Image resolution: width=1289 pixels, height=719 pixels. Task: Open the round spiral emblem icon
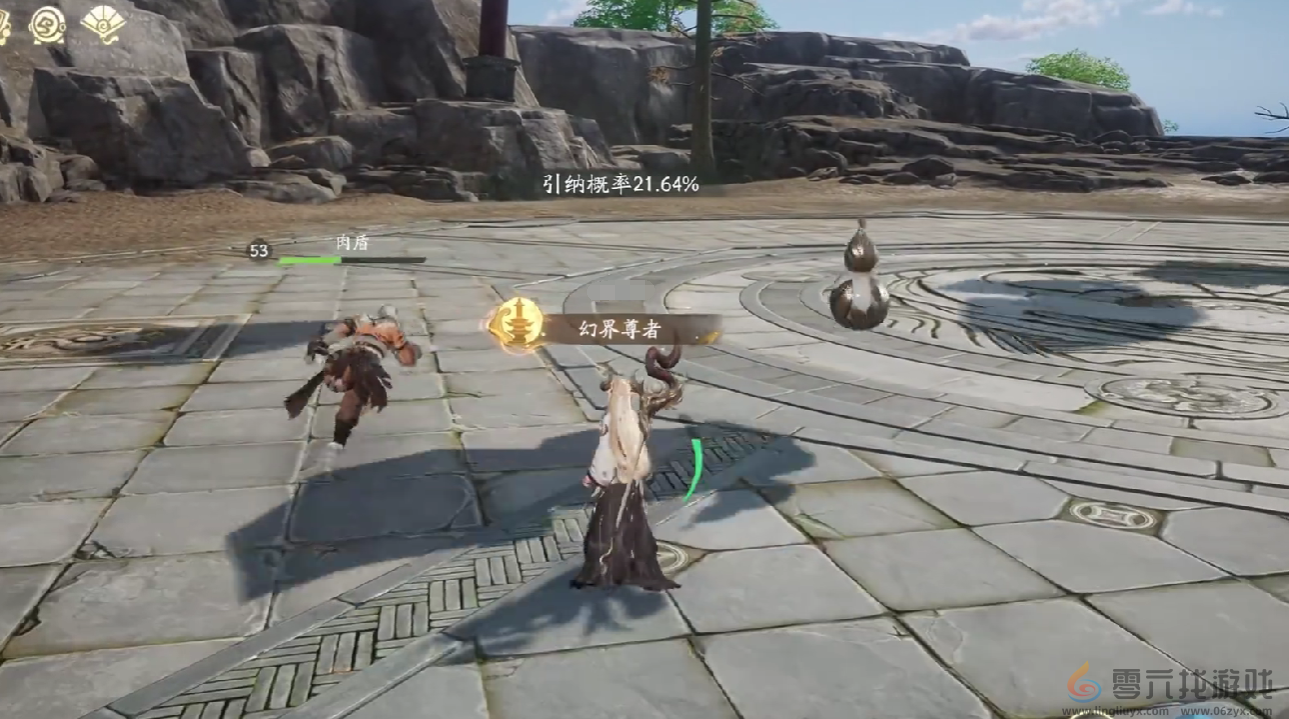click(47, 24)
